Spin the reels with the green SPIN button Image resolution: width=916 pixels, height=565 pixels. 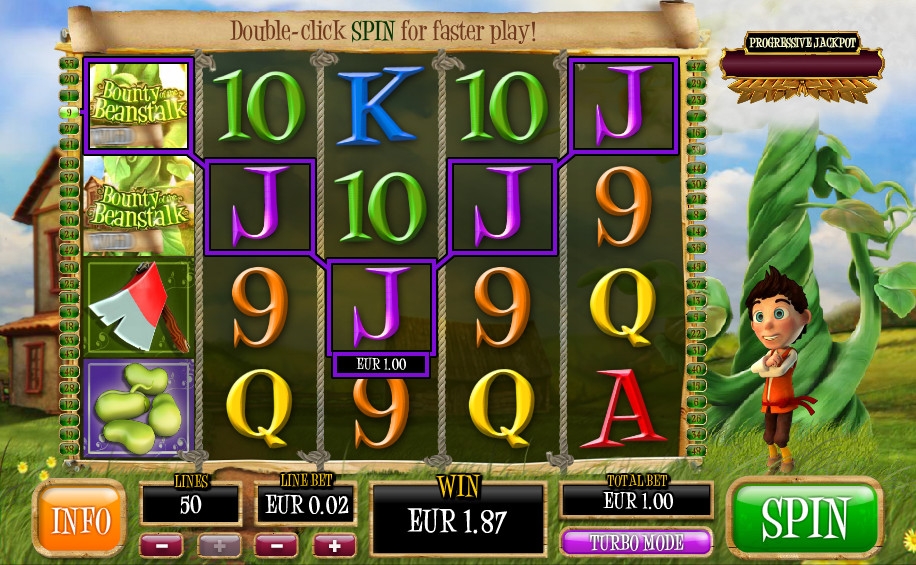pos(805,518)
